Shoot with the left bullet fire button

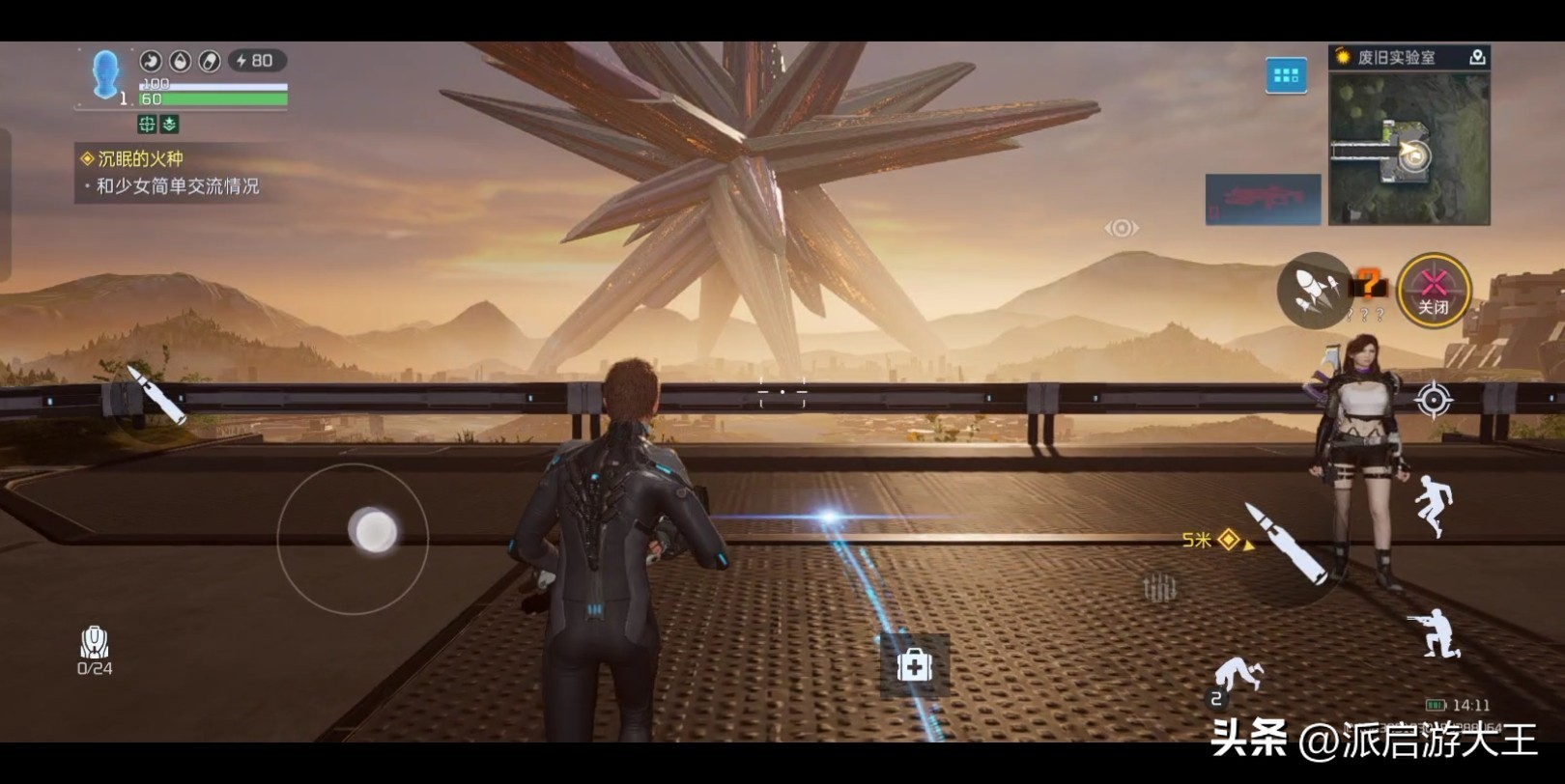pyautogui.click(x=156, y=394)
